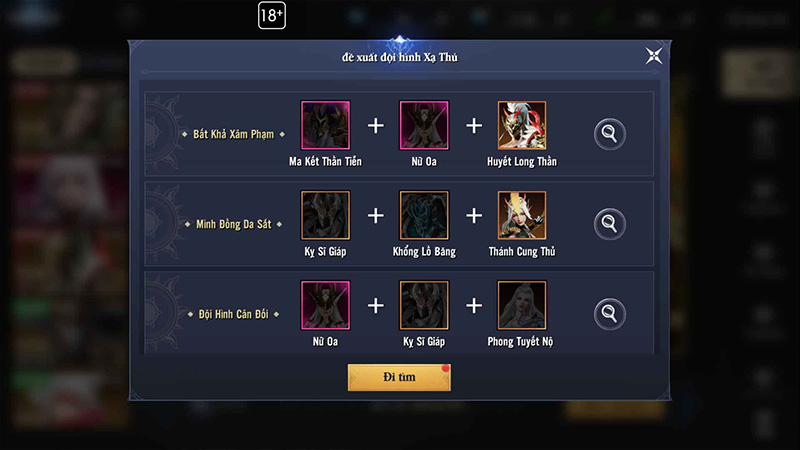The height and width of the screenshot is (450, 800).
Task: Select Nữ Oa in Đội Hình Cân Đối row
Action: coord(325,306)
